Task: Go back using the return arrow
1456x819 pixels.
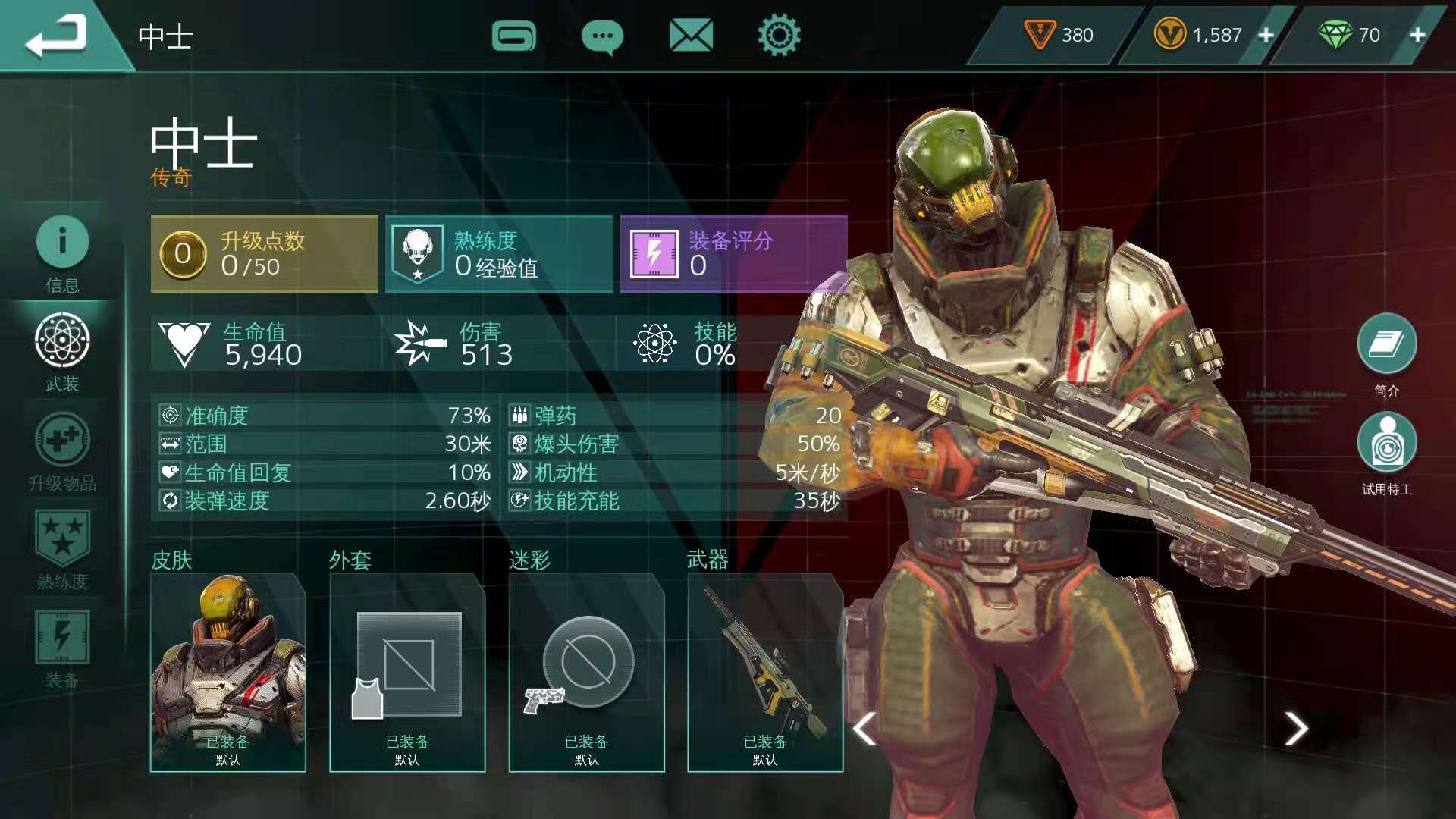Action: (x=56, y=36)
